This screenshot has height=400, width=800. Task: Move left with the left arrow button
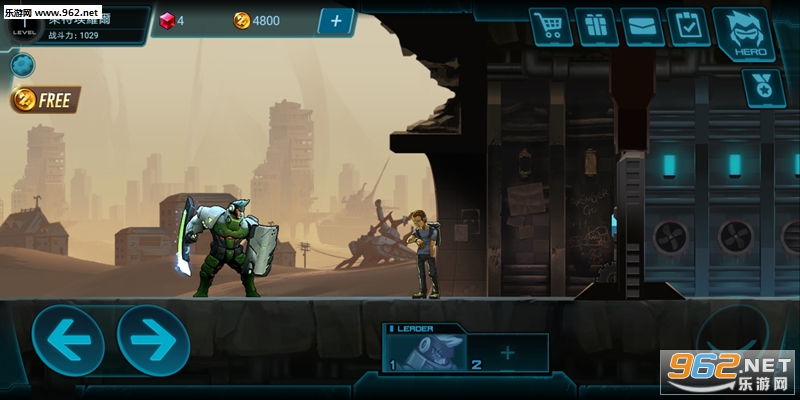tap(68, 340)
